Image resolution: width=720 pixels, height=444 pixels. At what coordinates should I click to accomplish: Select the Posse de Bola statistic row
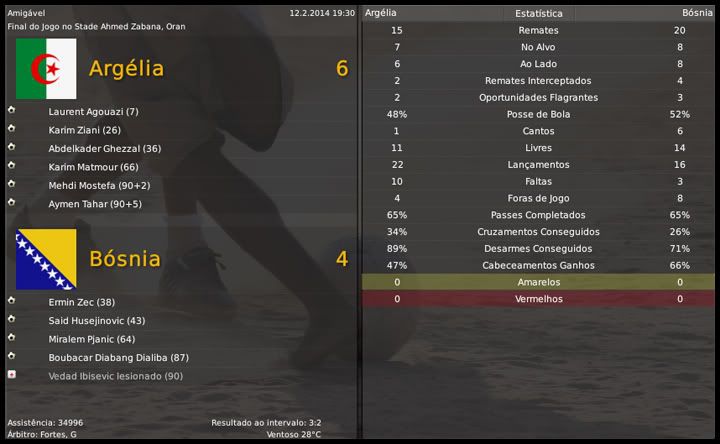click(x=538, y=115)
